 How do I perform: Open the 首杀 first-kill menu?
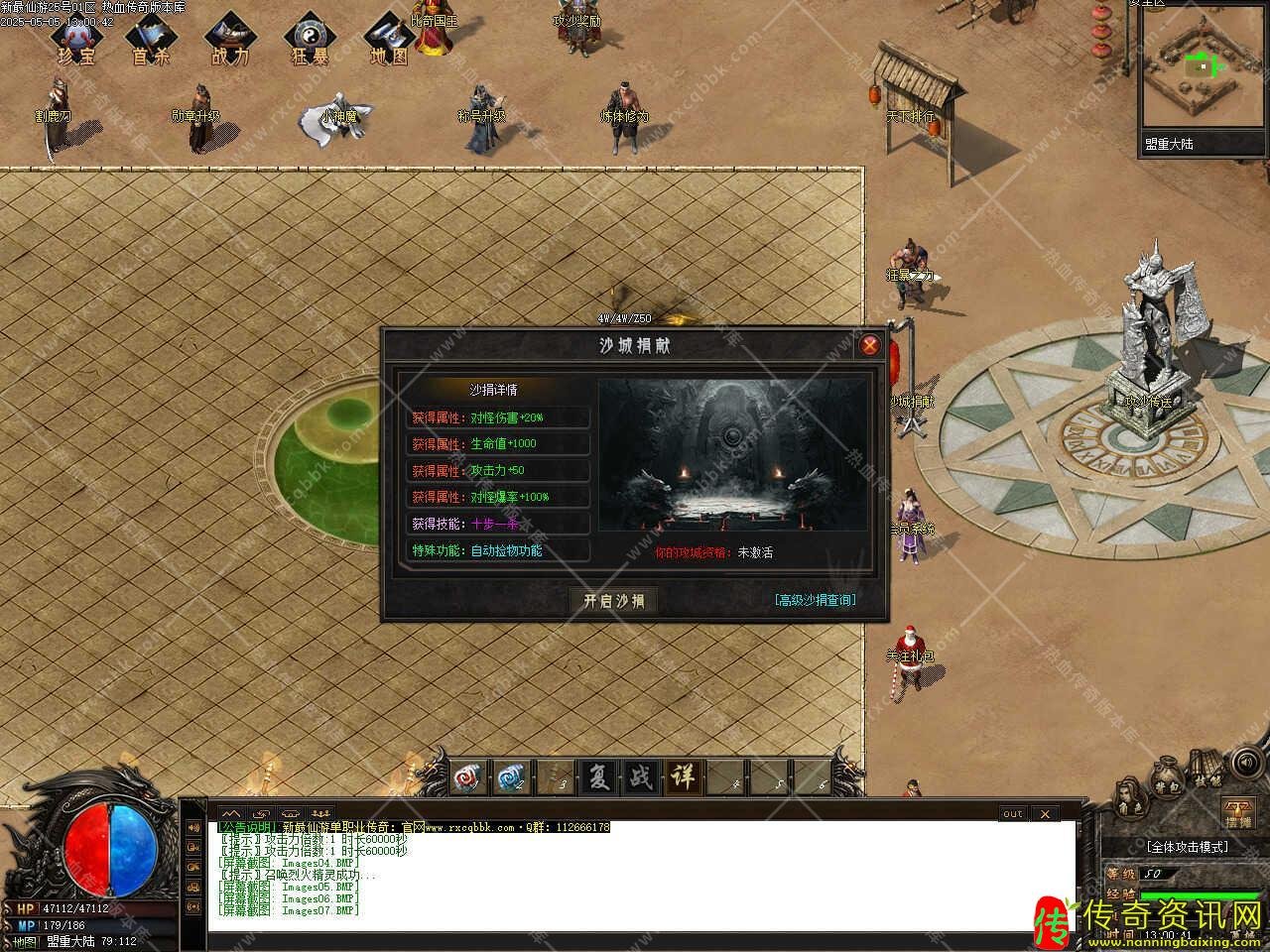[x=151, y=39]
